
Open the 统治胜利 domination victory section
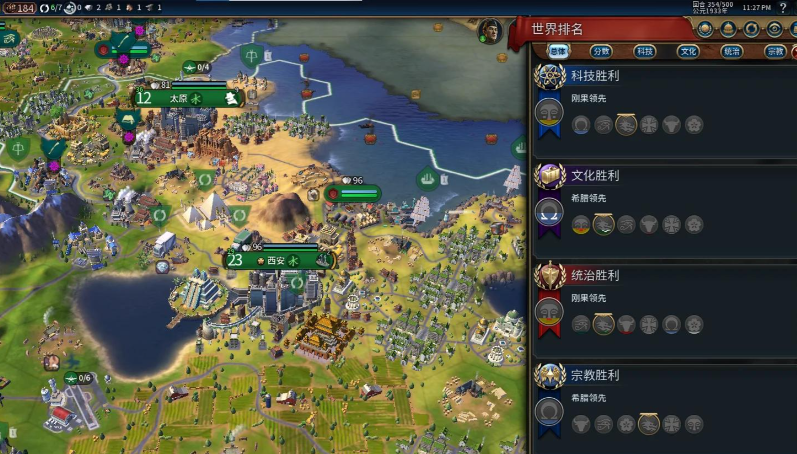(595, 275)
